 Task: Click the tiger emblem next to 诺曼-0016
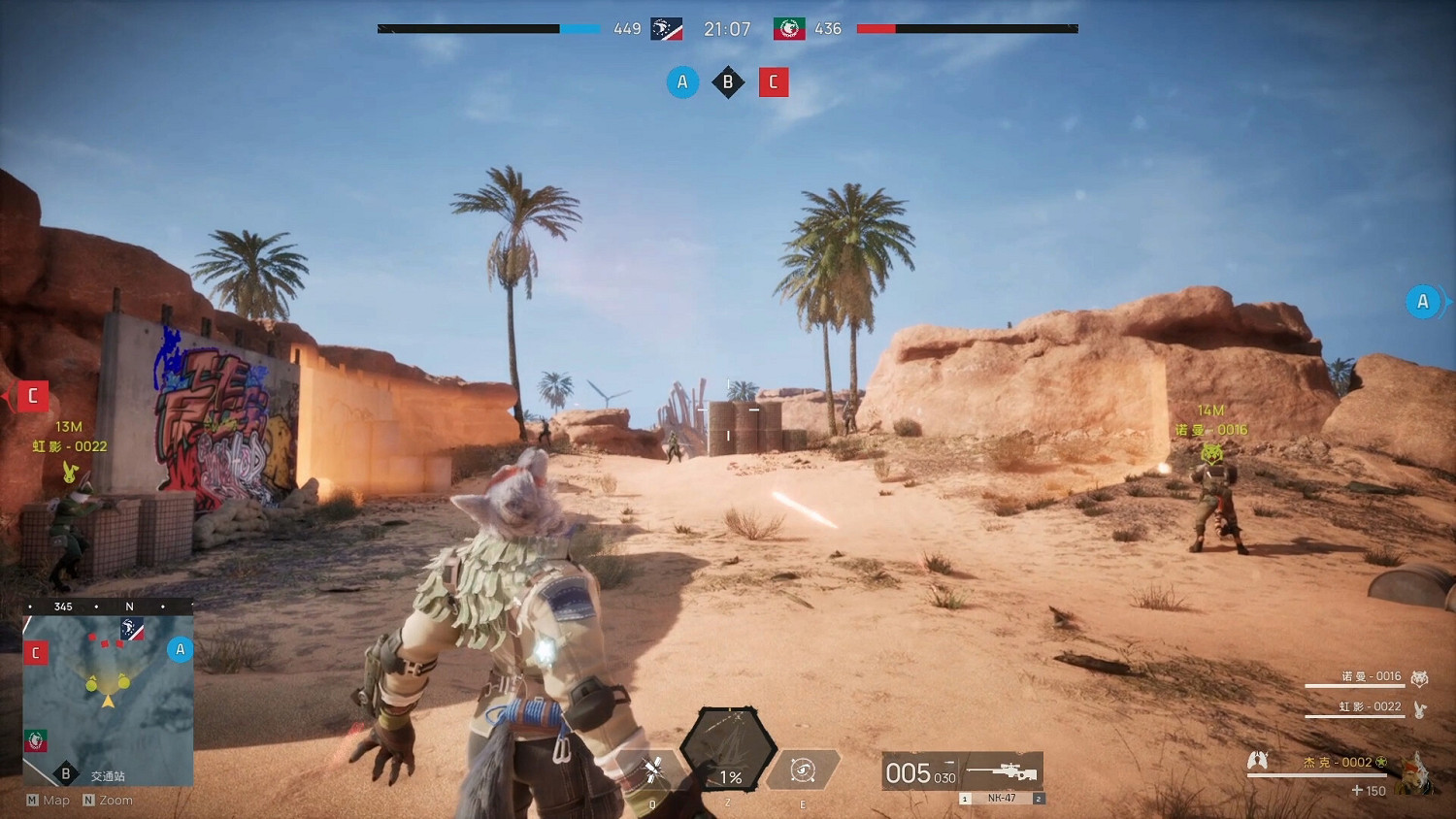click(x=1420, y=676)
